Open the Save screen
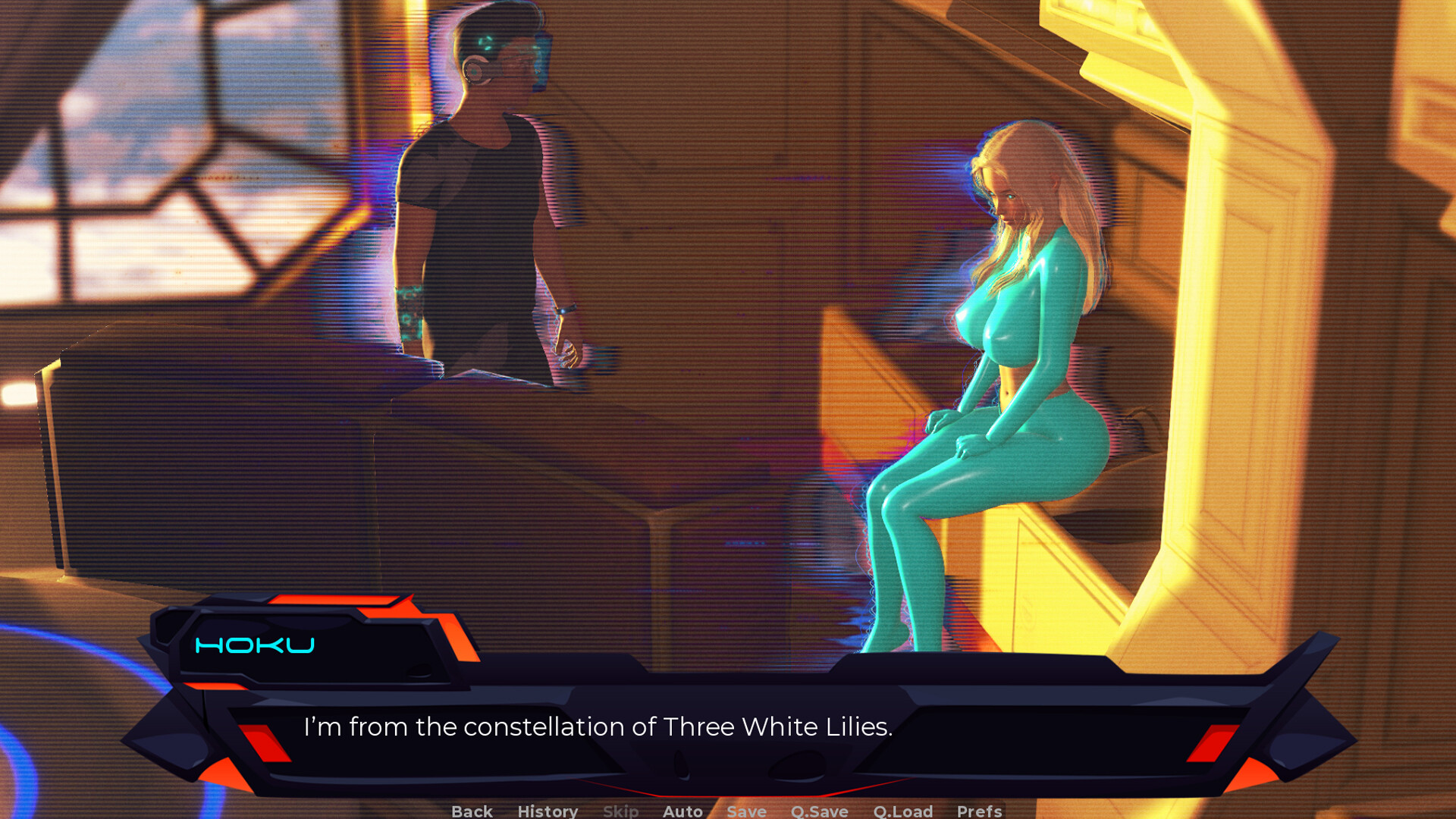 (x=745, y=811)
